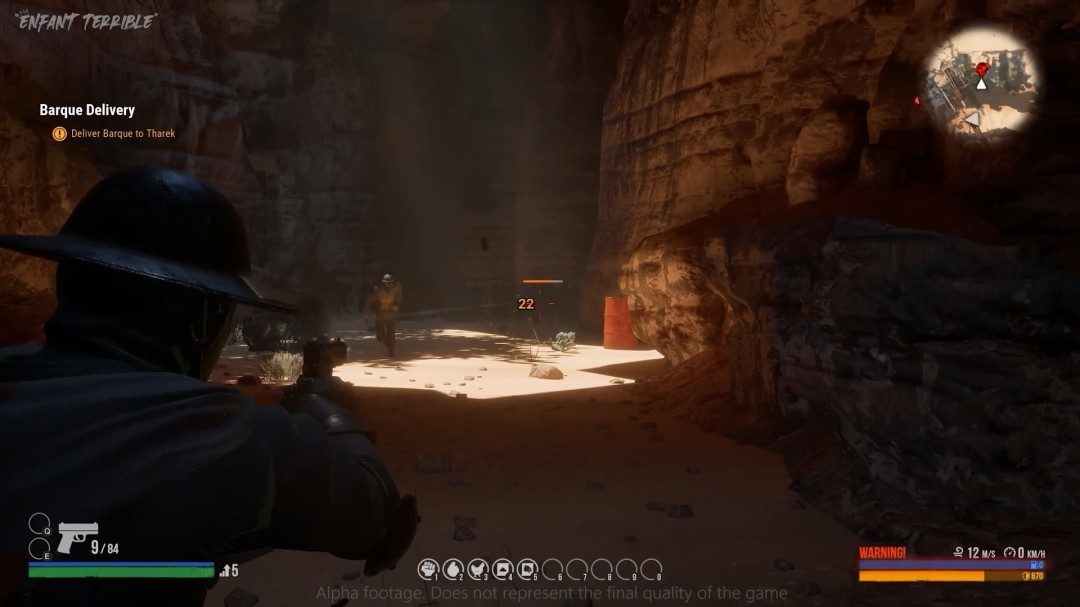Select the hotbar slot numbered 4

502,569
